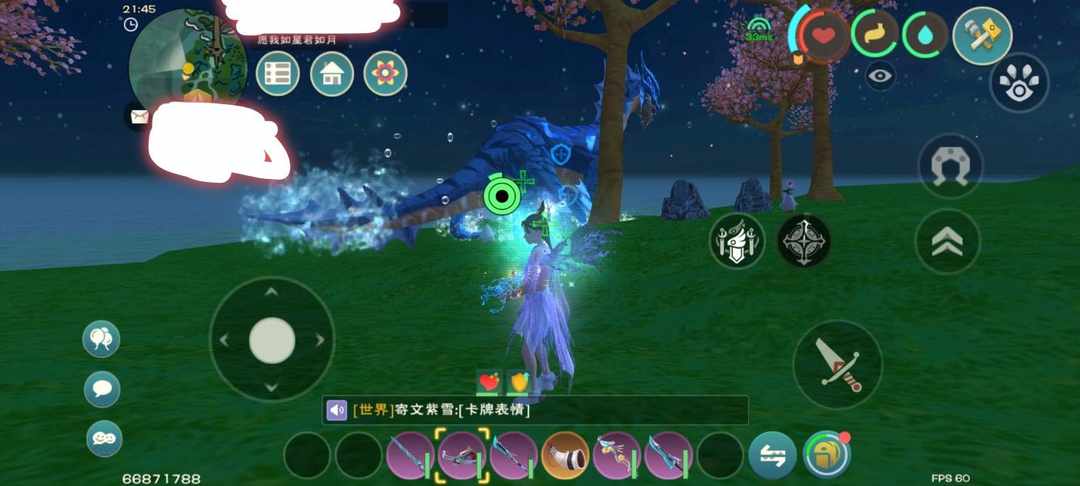Attack with the sword button
The width and height of the screenshot is (1080, 486).
pos(837,364)
